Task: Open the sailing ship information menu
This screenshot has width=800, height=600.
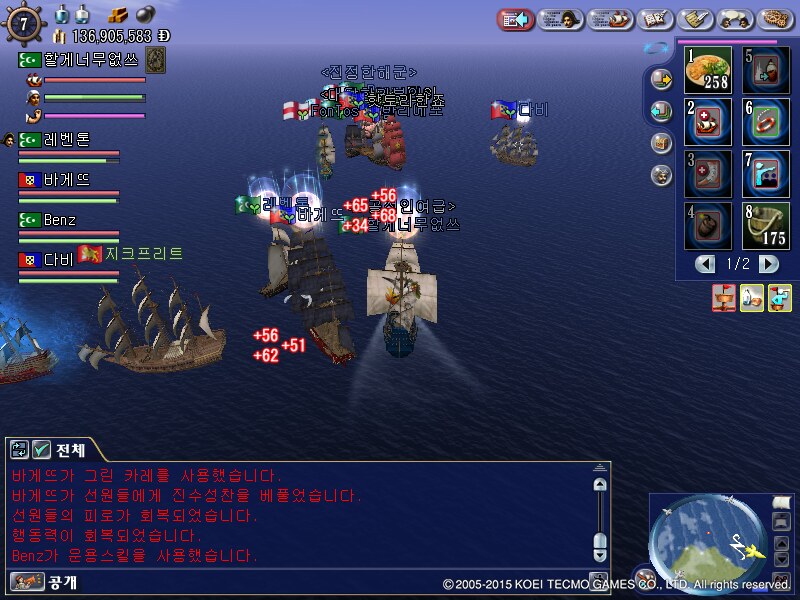Action: [610, 19]
